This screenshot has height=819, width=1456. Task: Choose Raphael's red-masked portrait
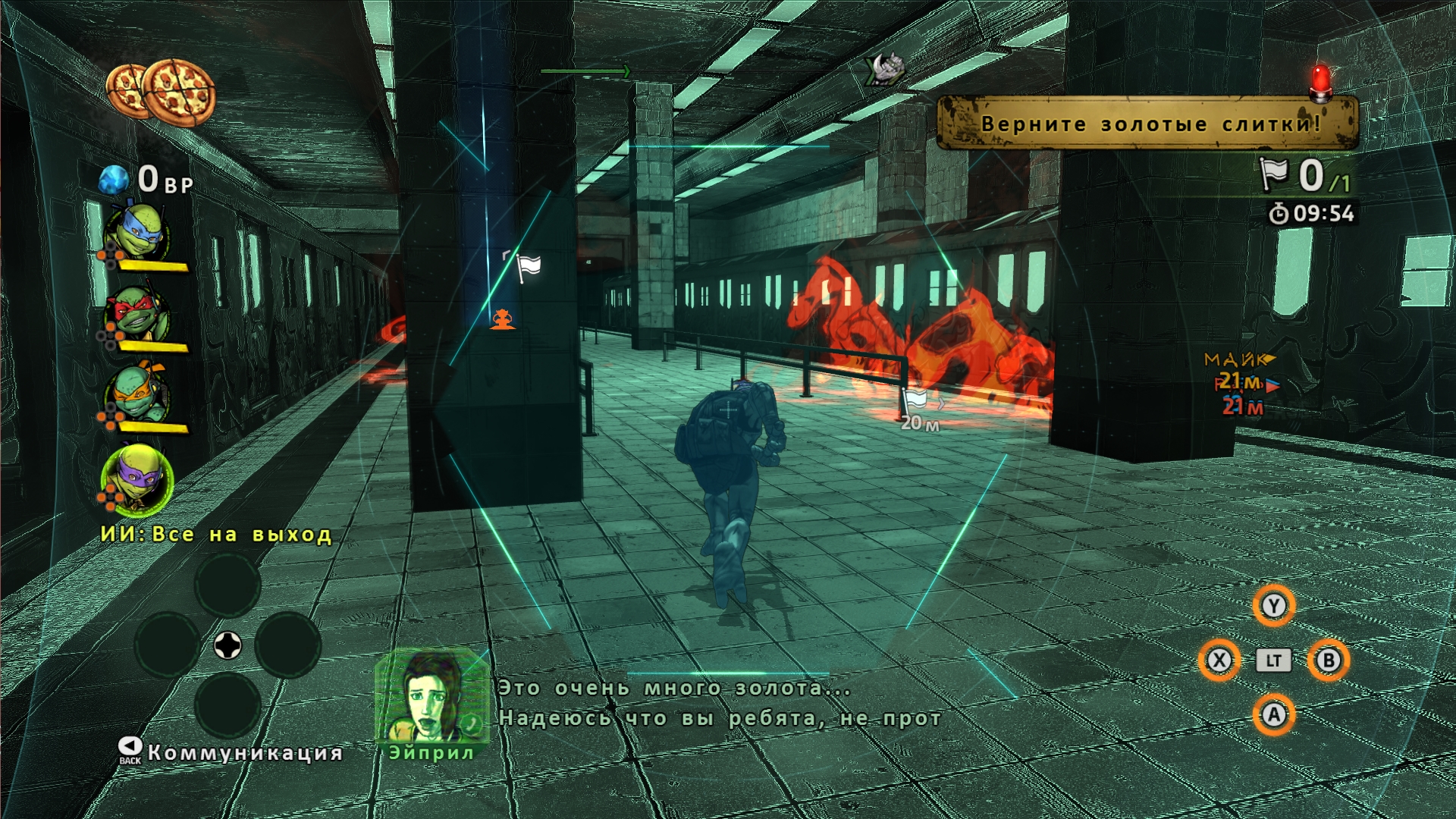click(x=136, y=315)
